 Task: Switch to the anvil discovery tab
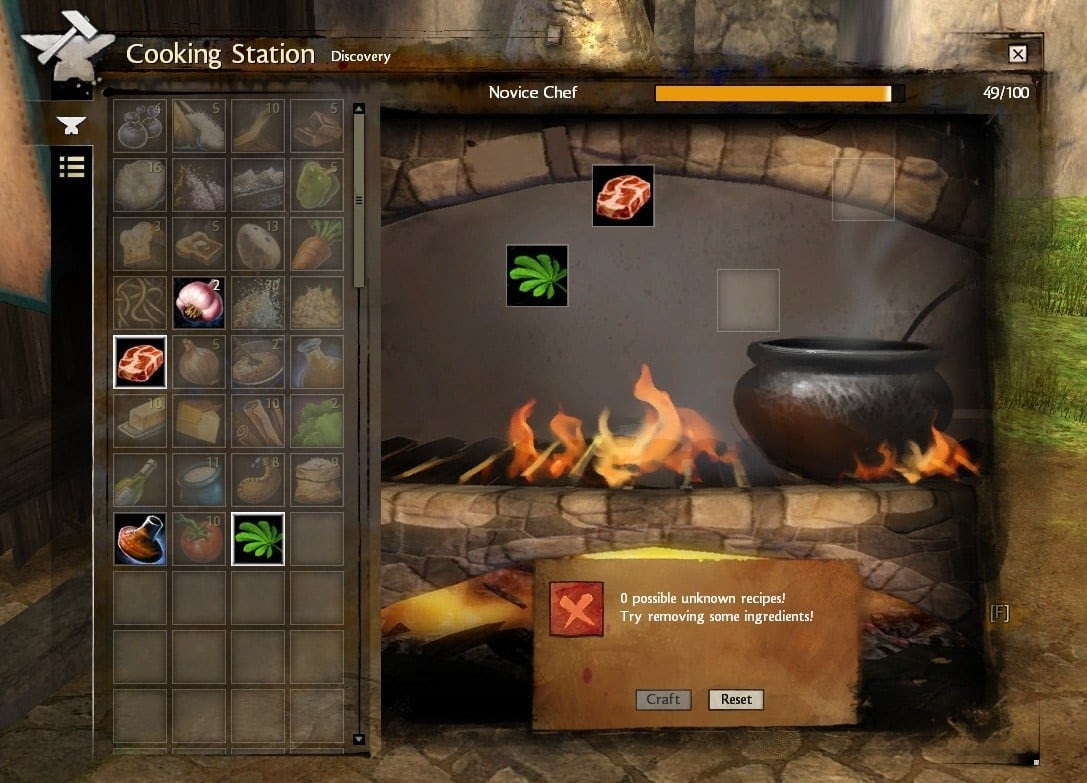tap(72, 125)
